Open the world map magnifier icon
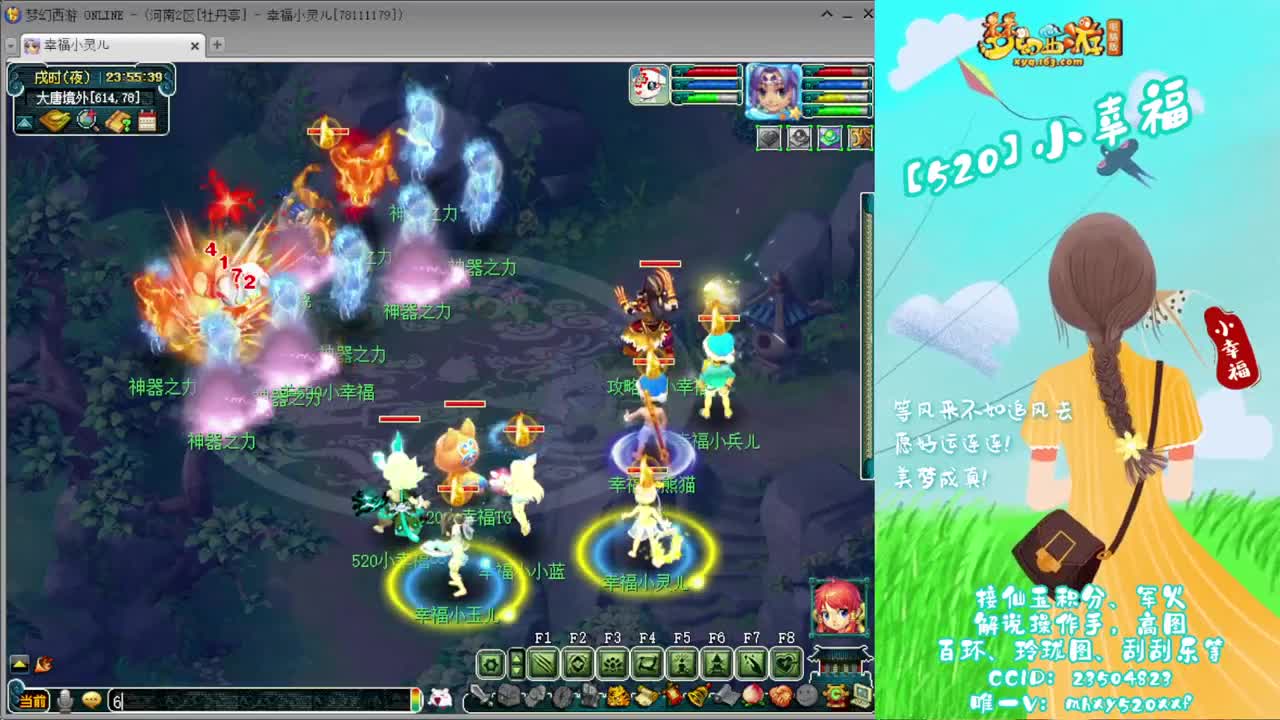The height and width of the screenshot is (720, 1280). pyautogui.click(x=85, y=120)
